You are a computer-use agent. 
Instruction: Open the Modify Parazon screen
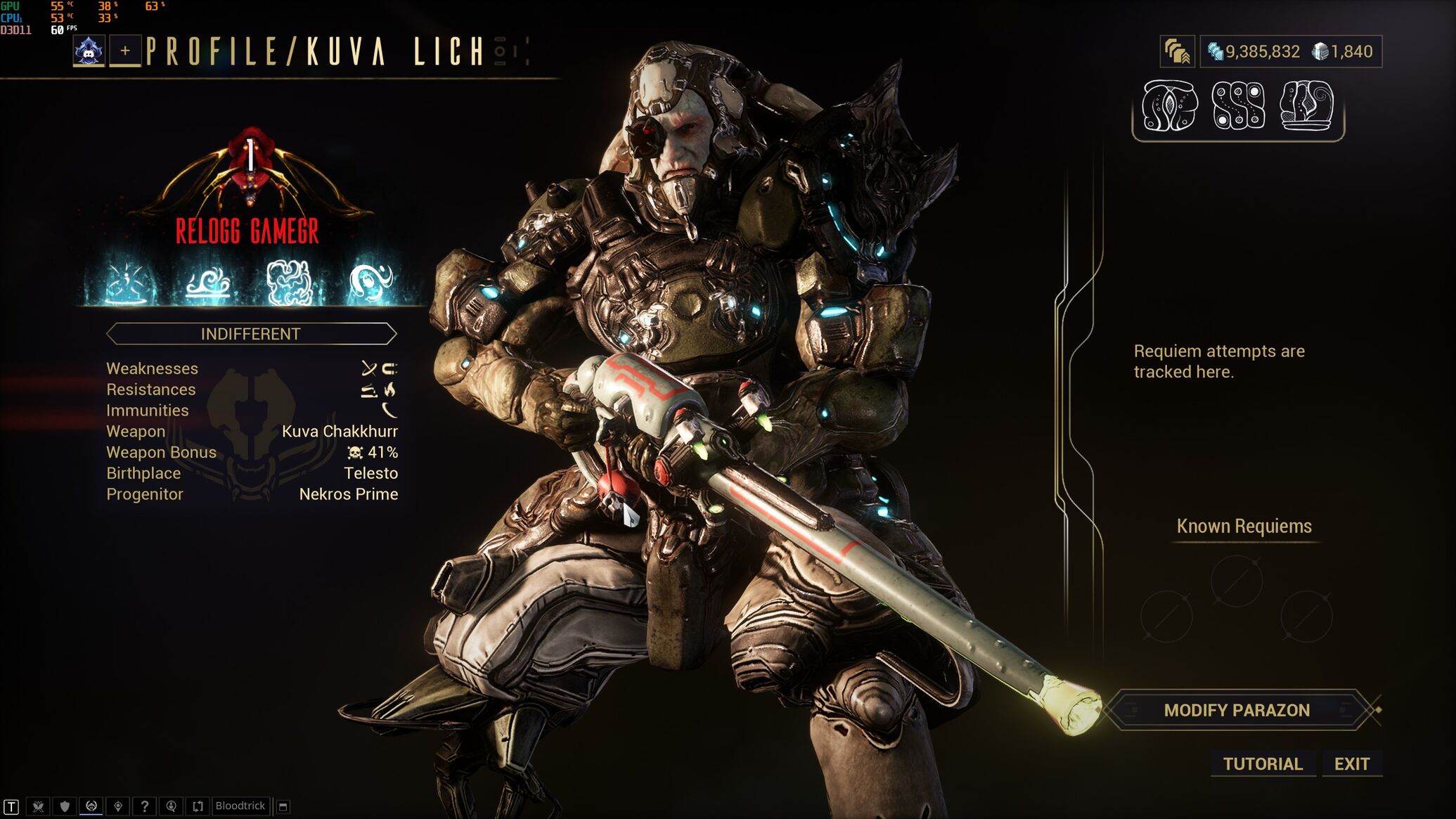[1236, 710]
